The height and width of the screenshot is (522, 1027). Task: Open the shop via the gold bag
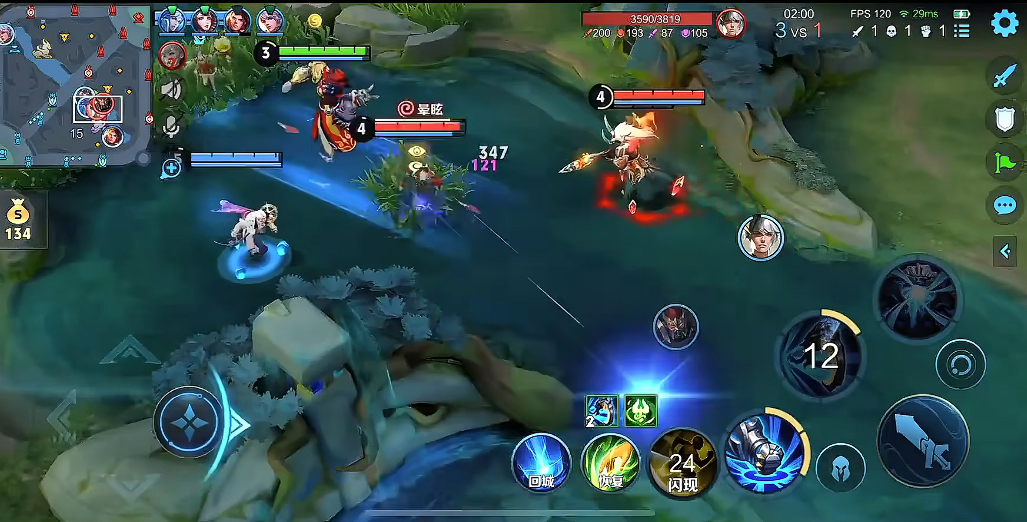point(17,220)
